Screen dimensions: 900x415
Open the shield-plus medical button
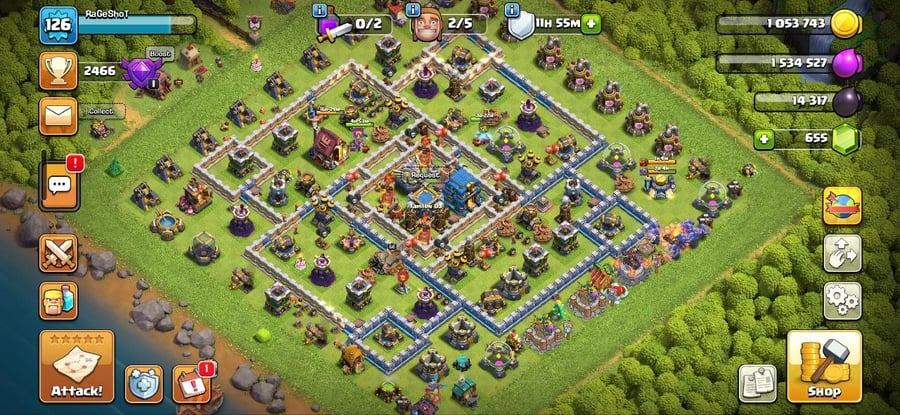[x=143, y=383]
